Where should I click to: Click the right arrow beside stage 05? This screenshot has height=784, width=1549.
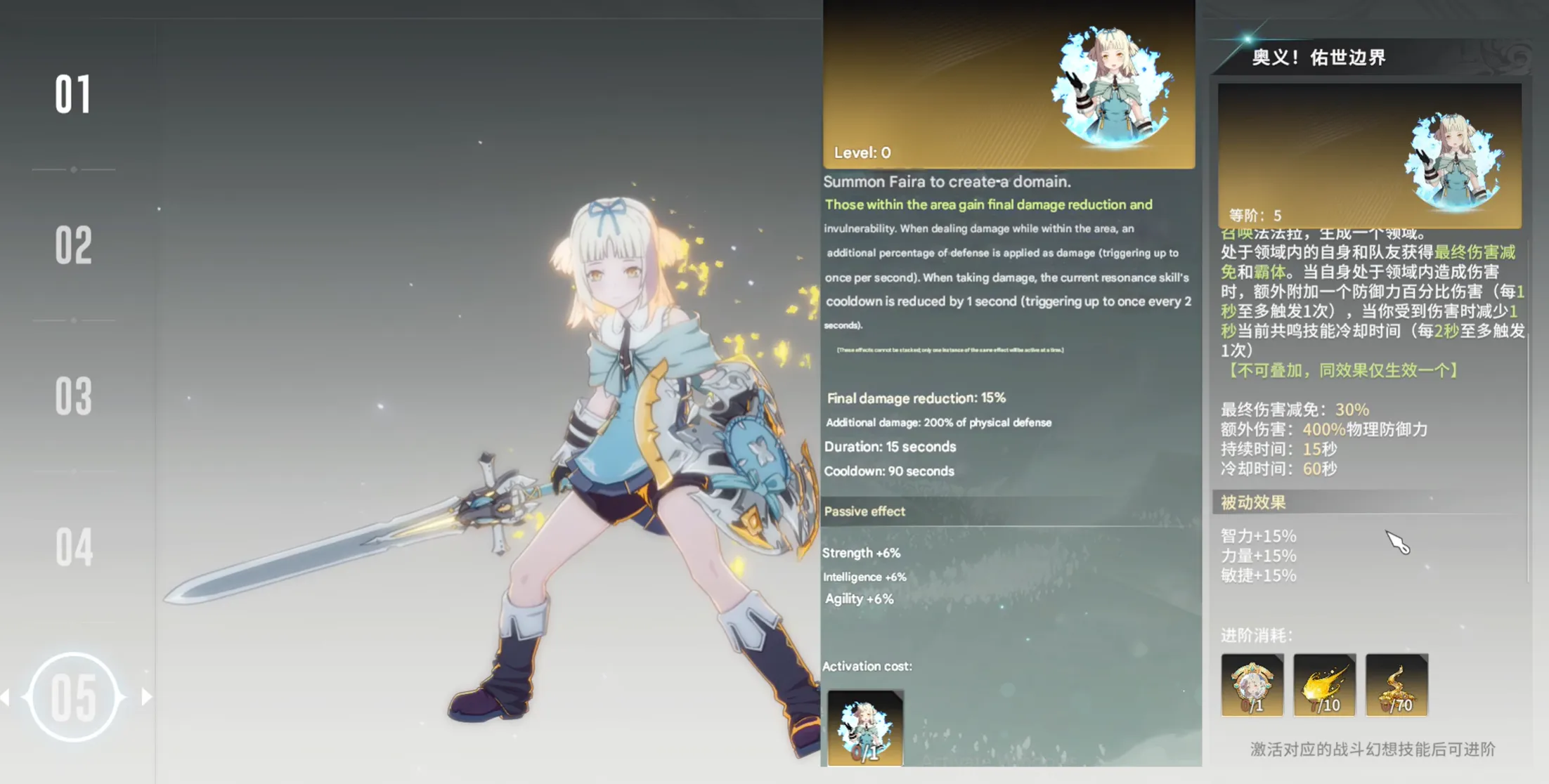[x=146, y=697]
